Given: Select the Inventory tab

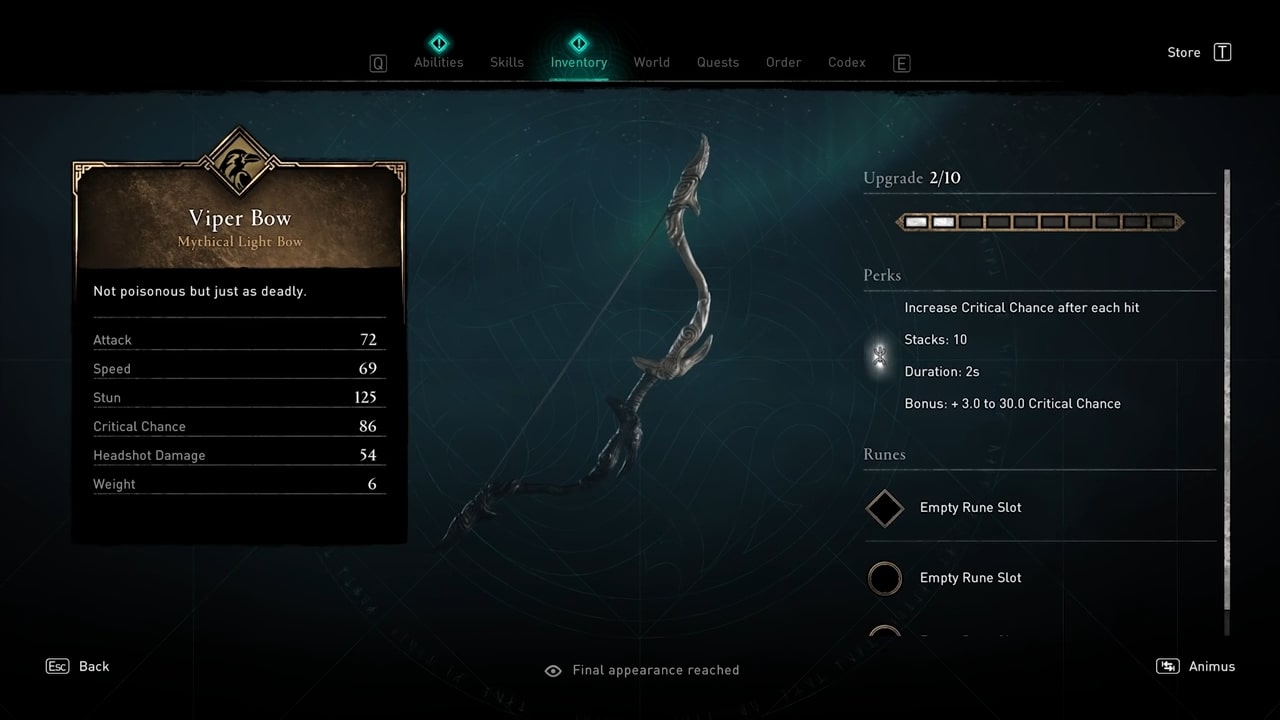Looking at the screenshot, I should click(578, 62).
